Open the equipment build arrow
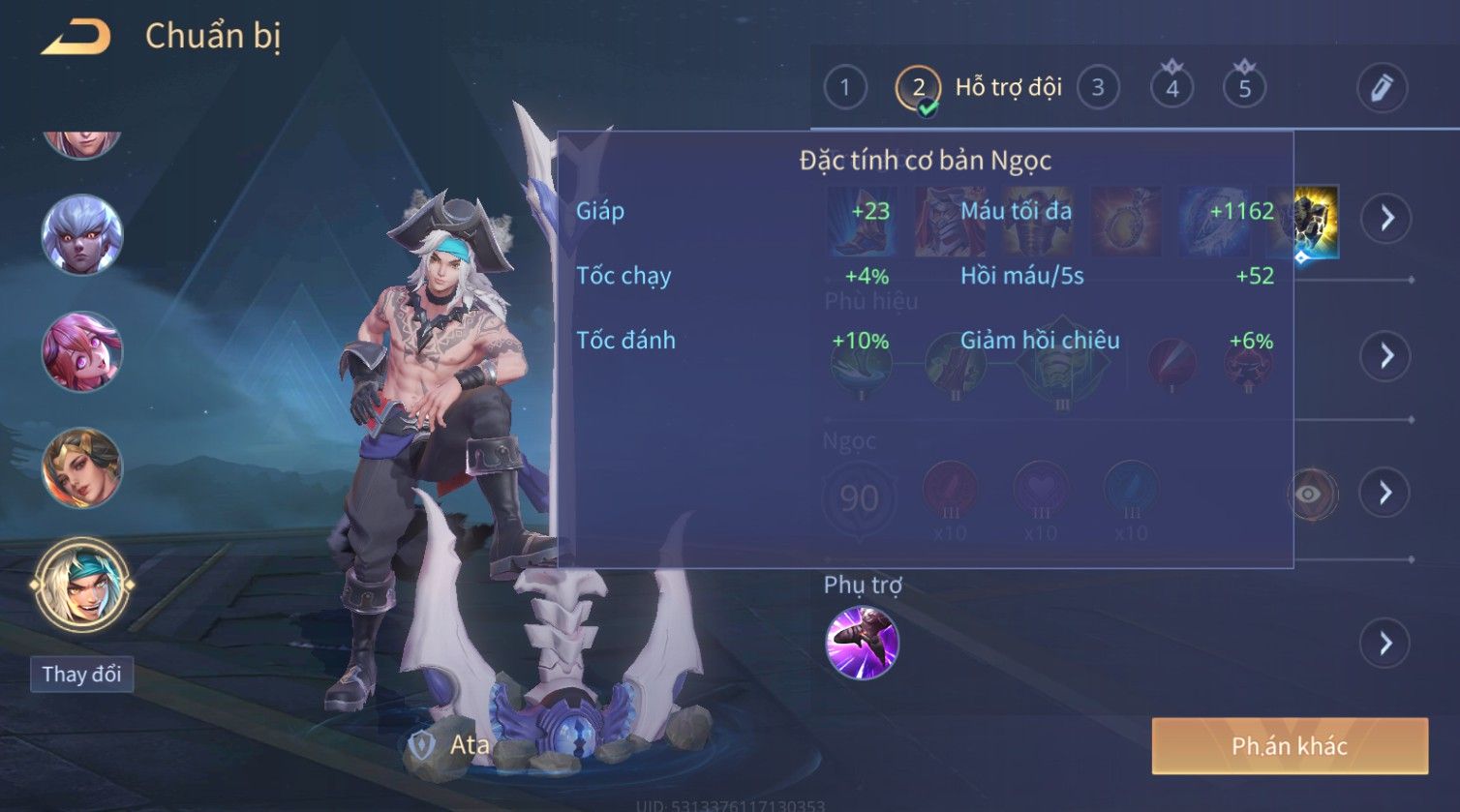 1385,218
